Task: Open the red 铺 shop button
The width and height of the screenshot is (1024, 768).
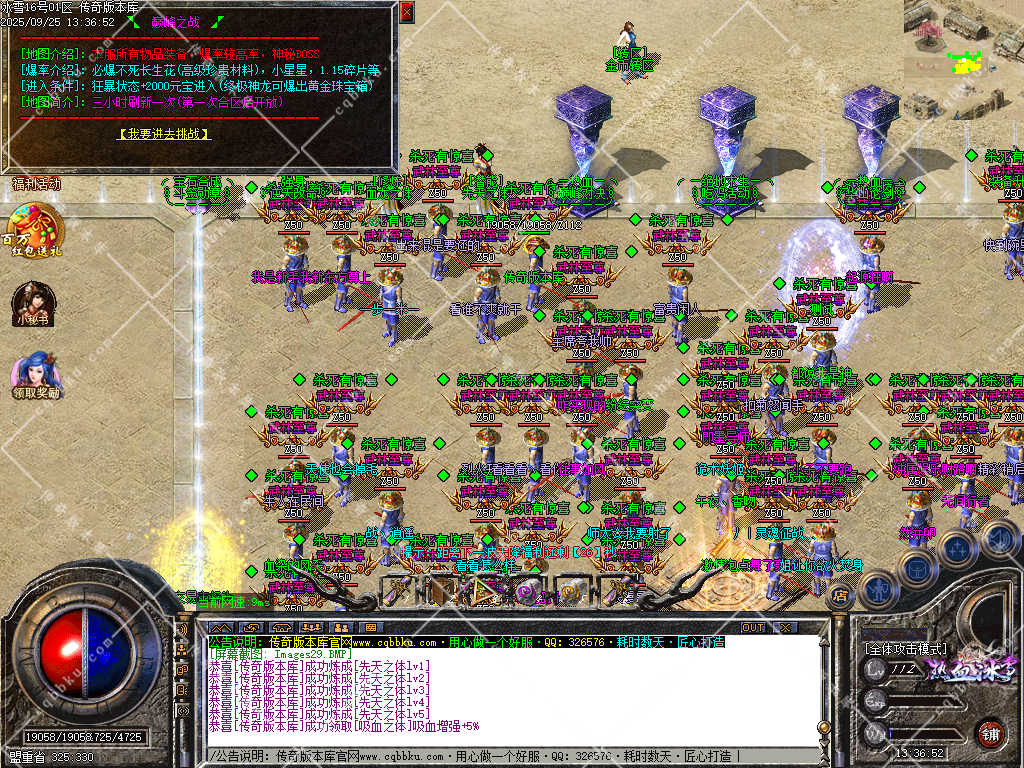Action: (990, 732)
